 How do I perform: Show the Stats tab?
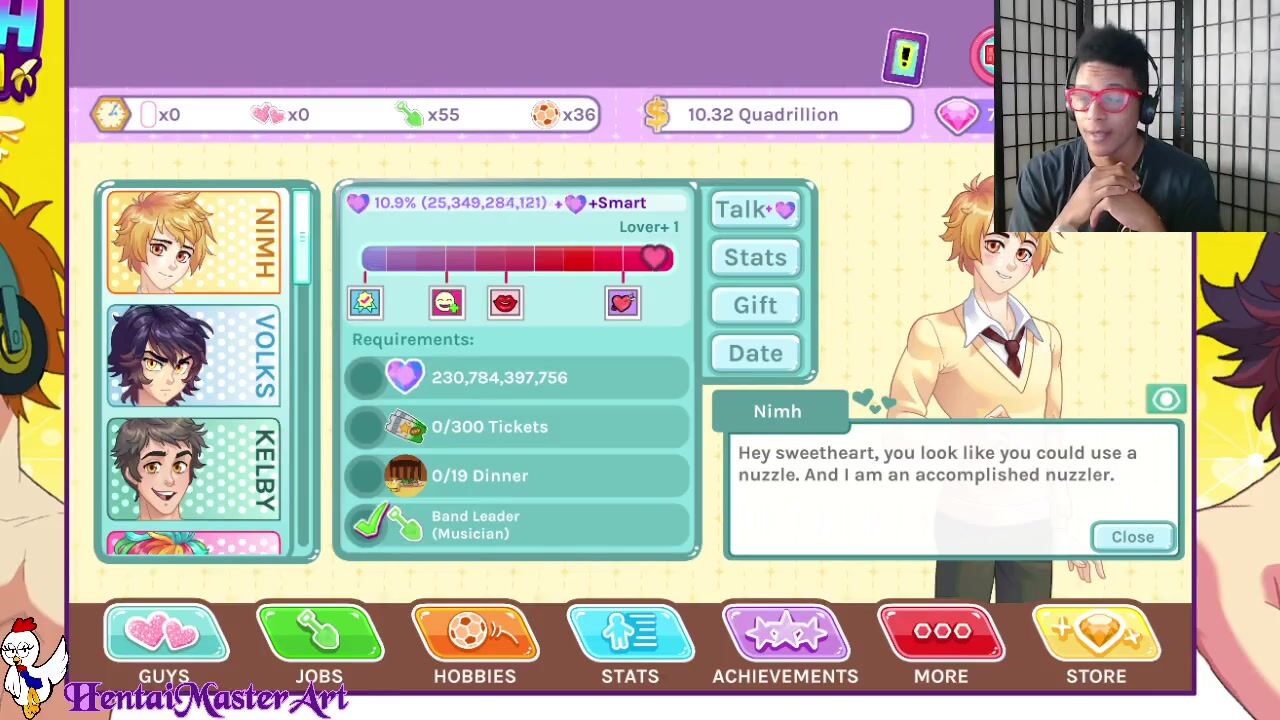coord(630,645)
